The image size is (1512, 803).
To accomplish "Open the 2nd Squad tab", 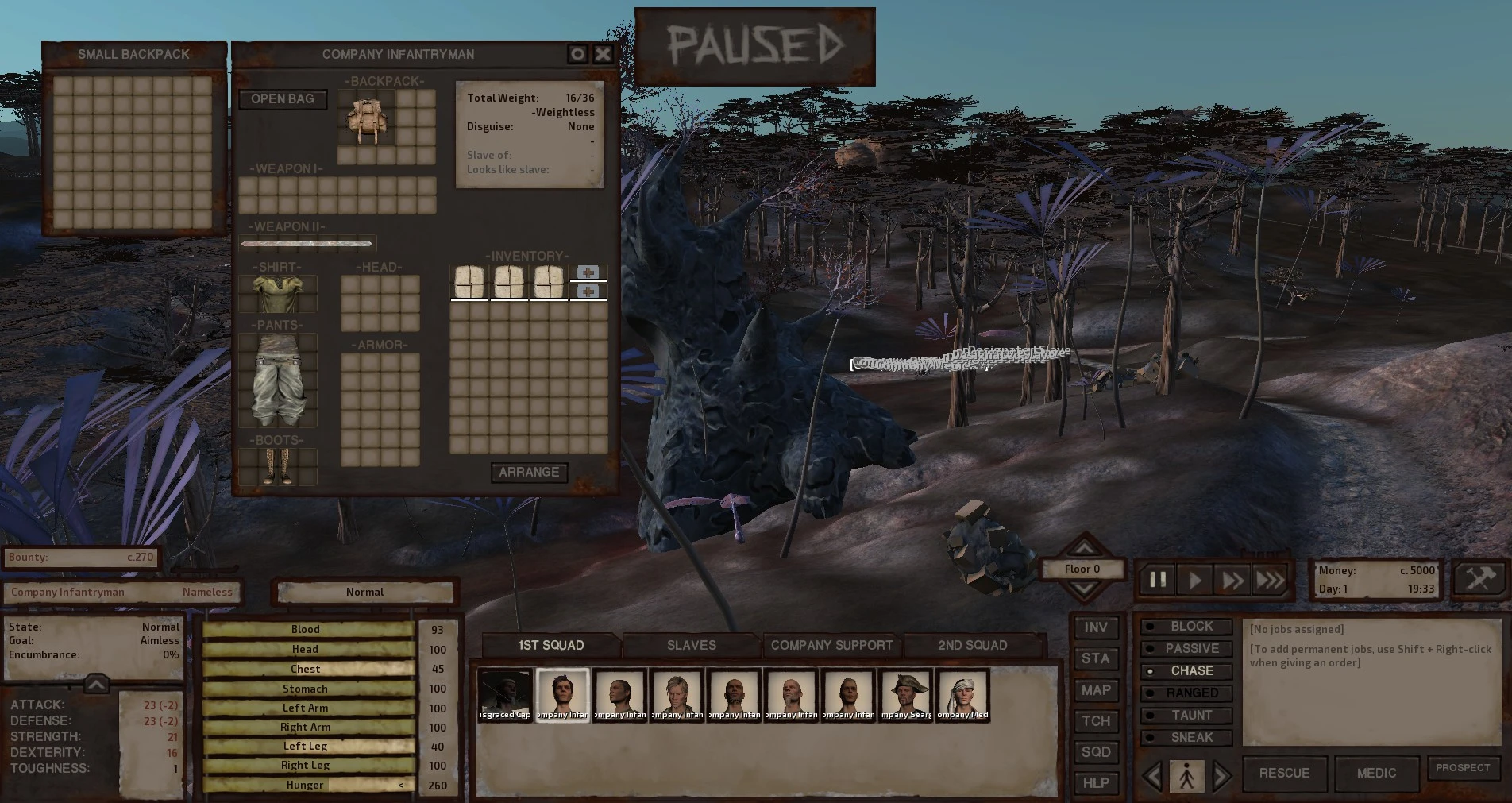I will (x=972, y=645).
